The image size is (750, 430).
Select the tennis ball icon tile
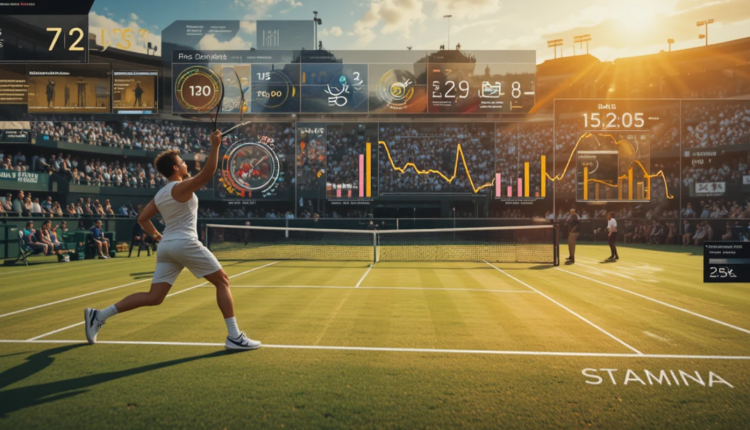(396, 89)
